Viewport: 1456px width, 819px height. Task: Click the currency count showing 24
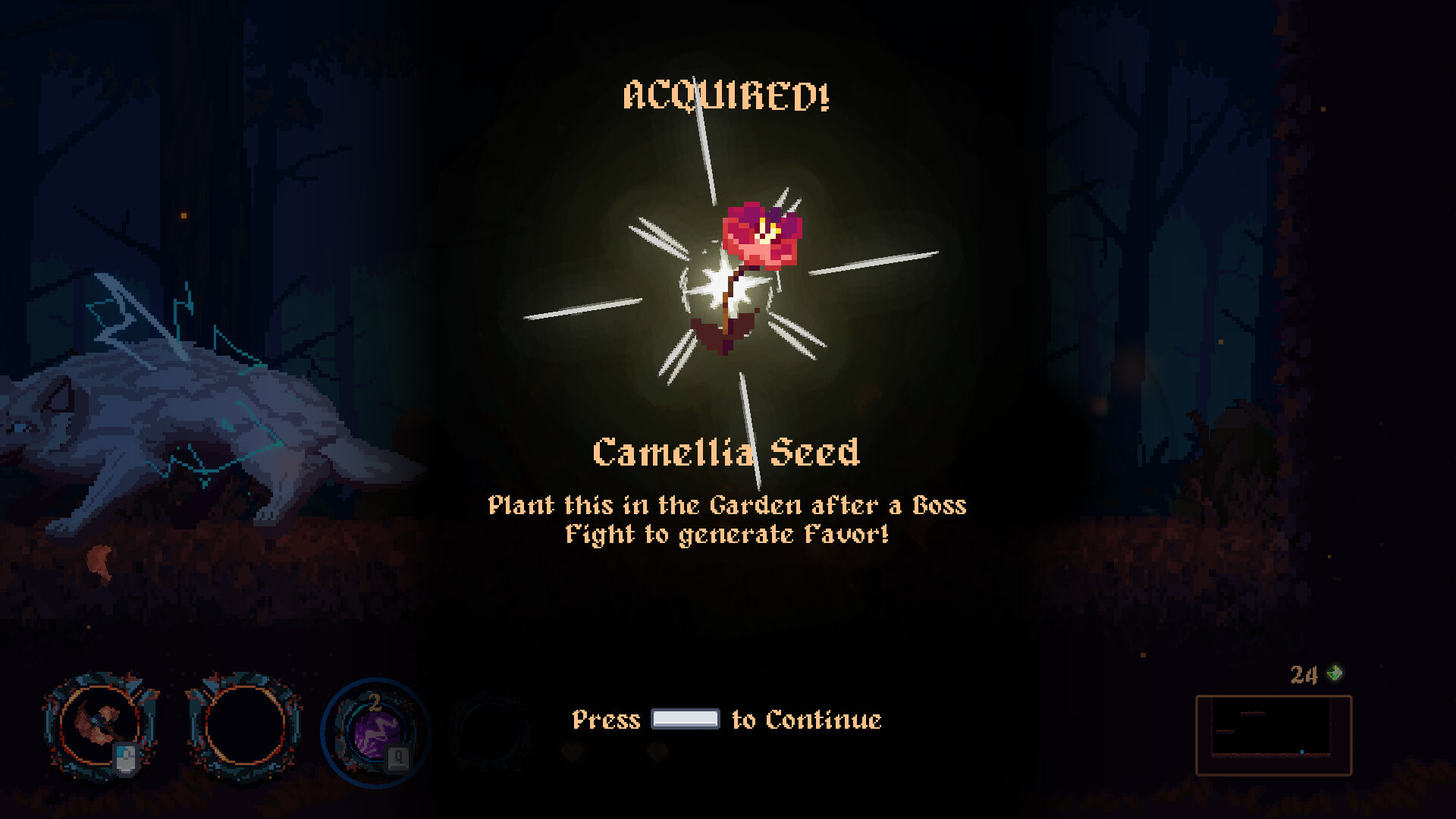1303,675
